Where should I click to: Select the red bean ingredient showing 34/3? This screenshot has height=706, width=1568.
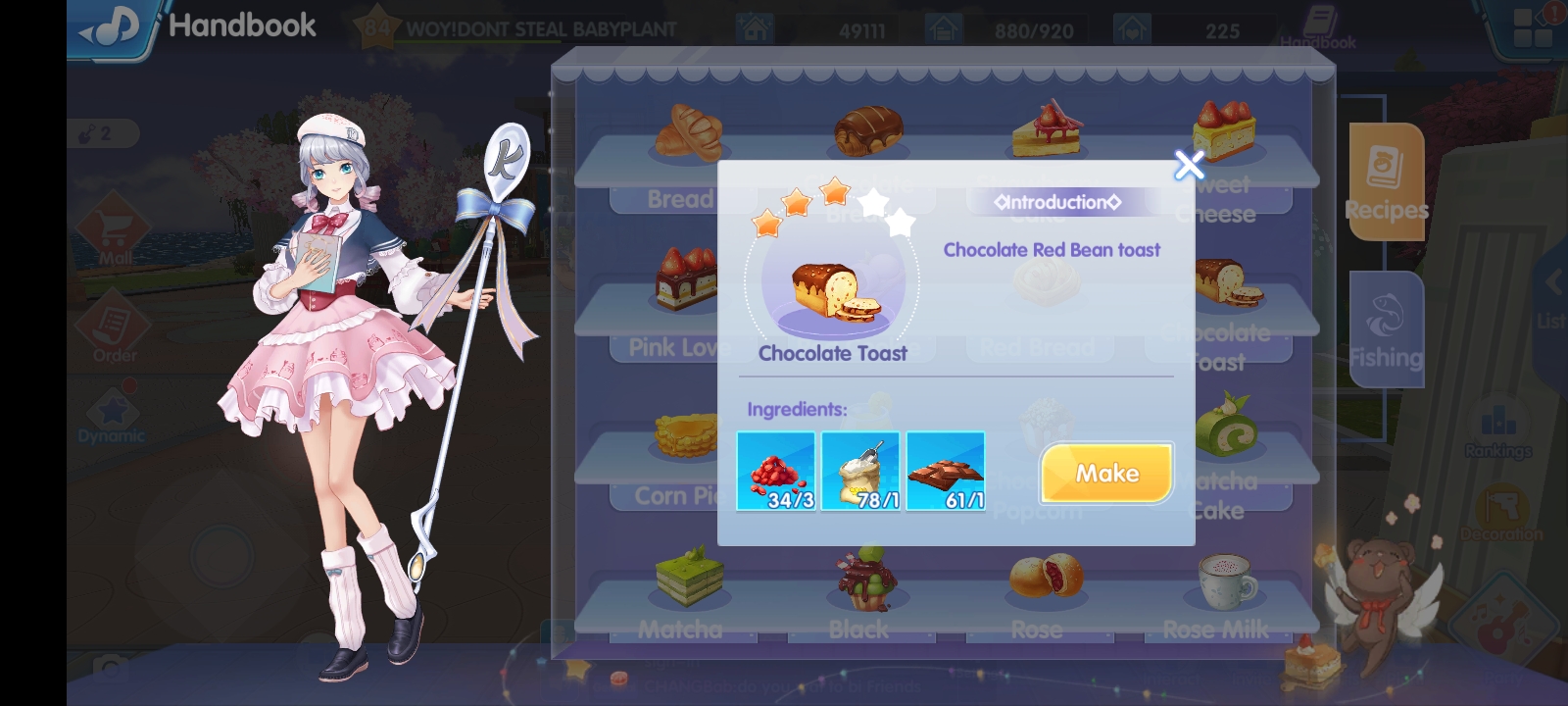775,471
